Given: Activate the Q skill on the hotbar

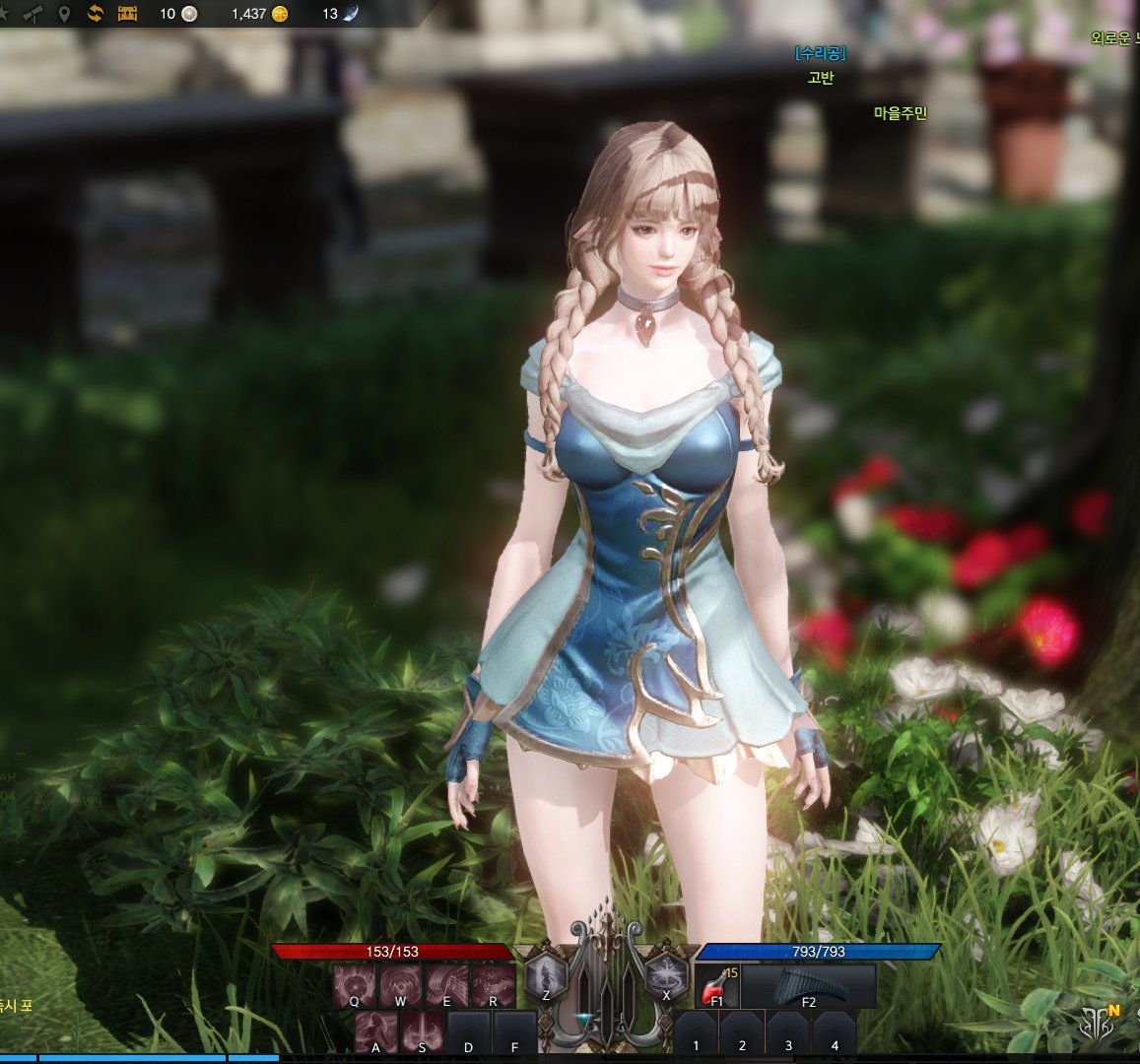Looking at the screenshot, I should coord(354,984).
